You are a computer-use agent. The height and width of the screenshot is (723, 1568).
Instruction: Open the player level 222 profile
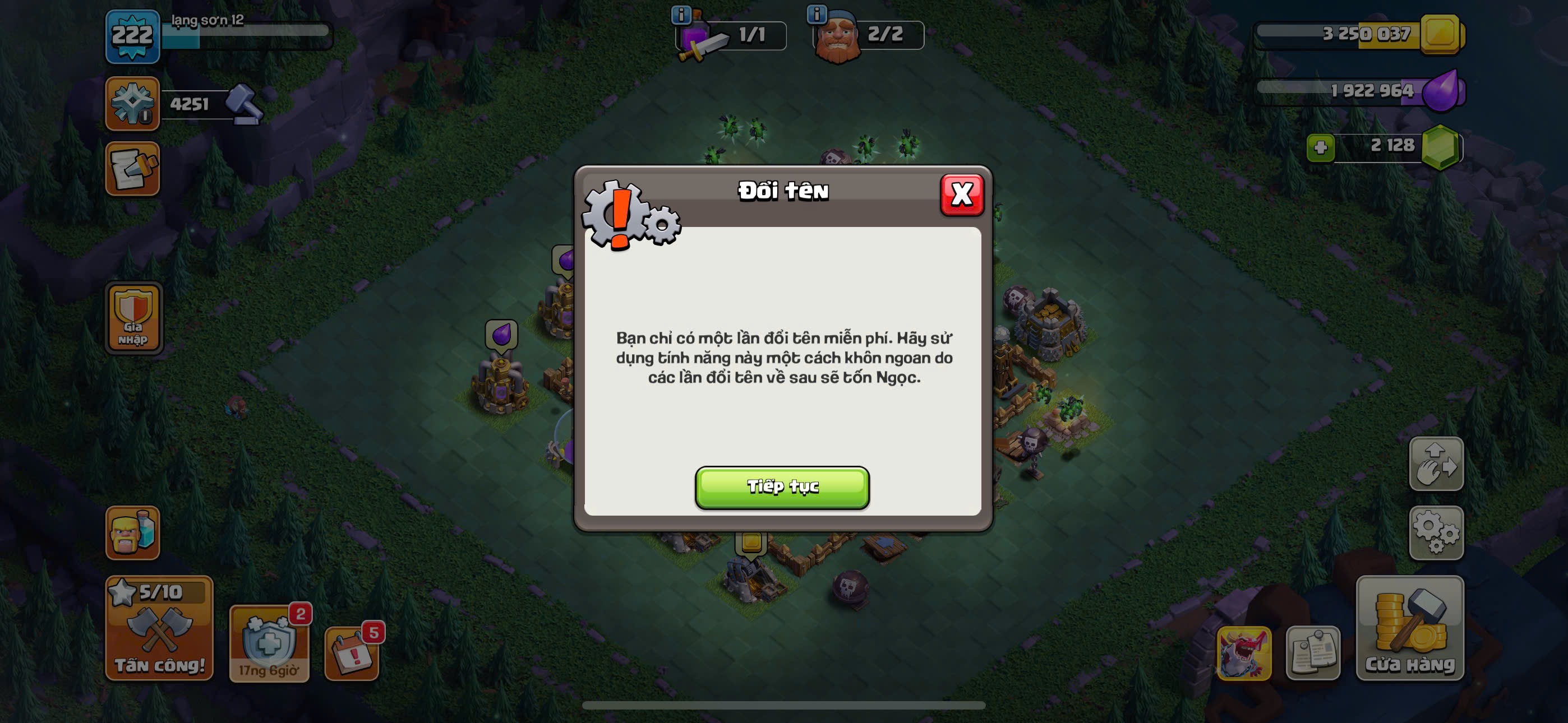click(x=132, y=36)
